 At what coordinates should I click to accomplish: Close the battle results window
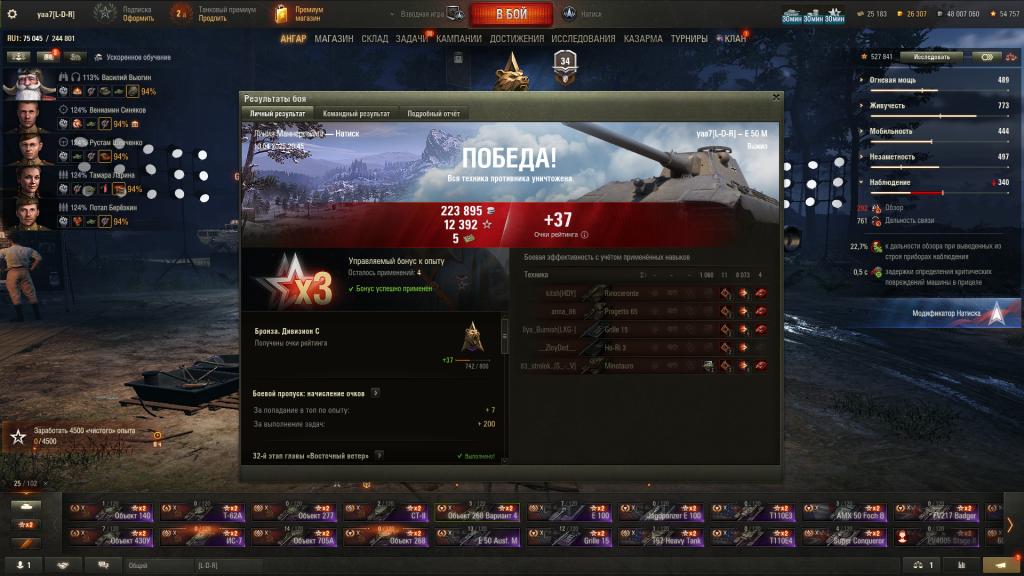[x=776, y=98]
